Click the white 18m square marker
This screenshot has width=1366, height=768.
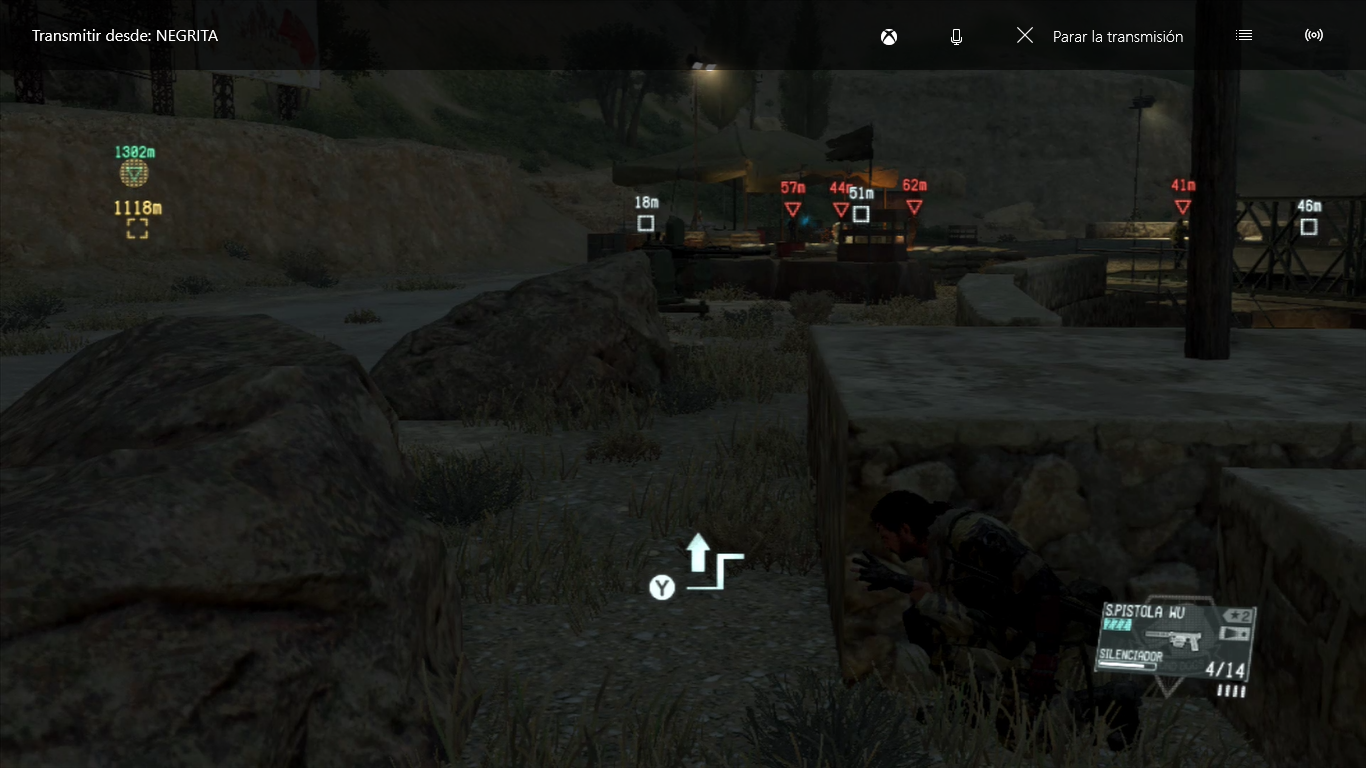(x=646, y=223)
